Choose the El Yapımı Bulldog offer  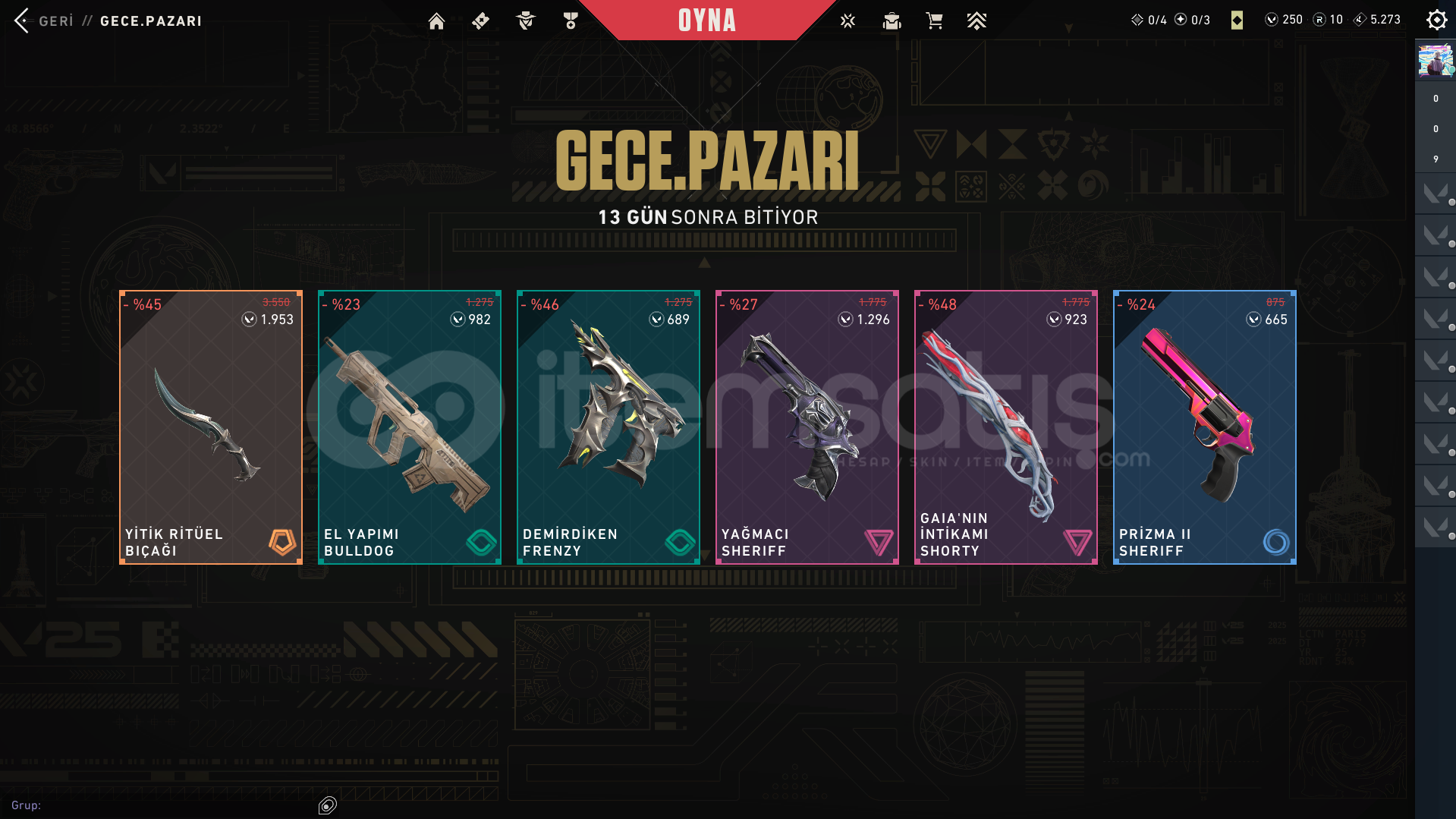tap(410, 427)
